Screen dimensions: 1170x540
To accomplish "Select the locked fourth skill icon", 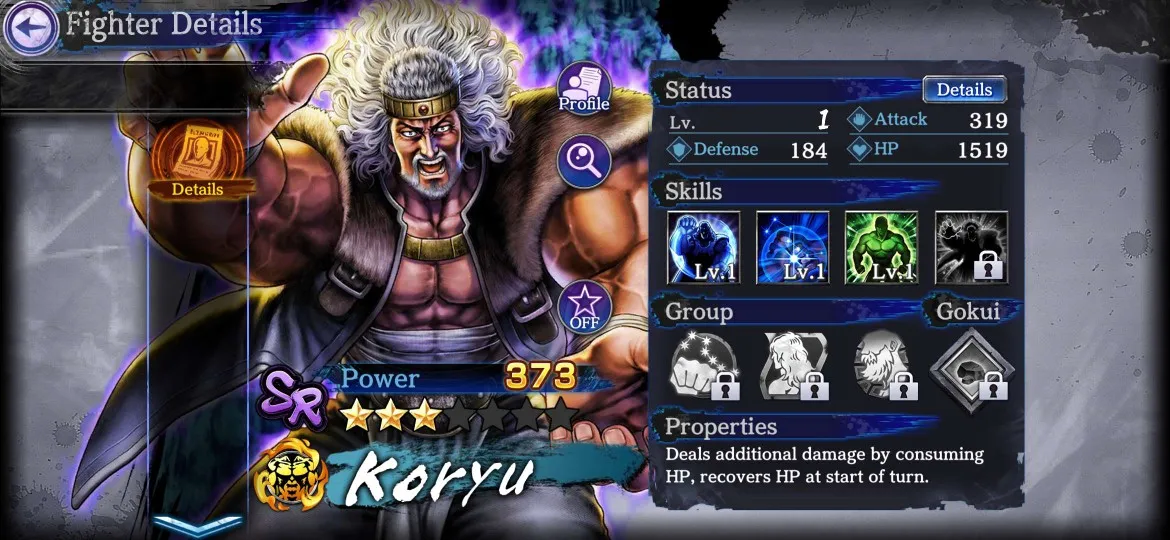I will (971, 247).
